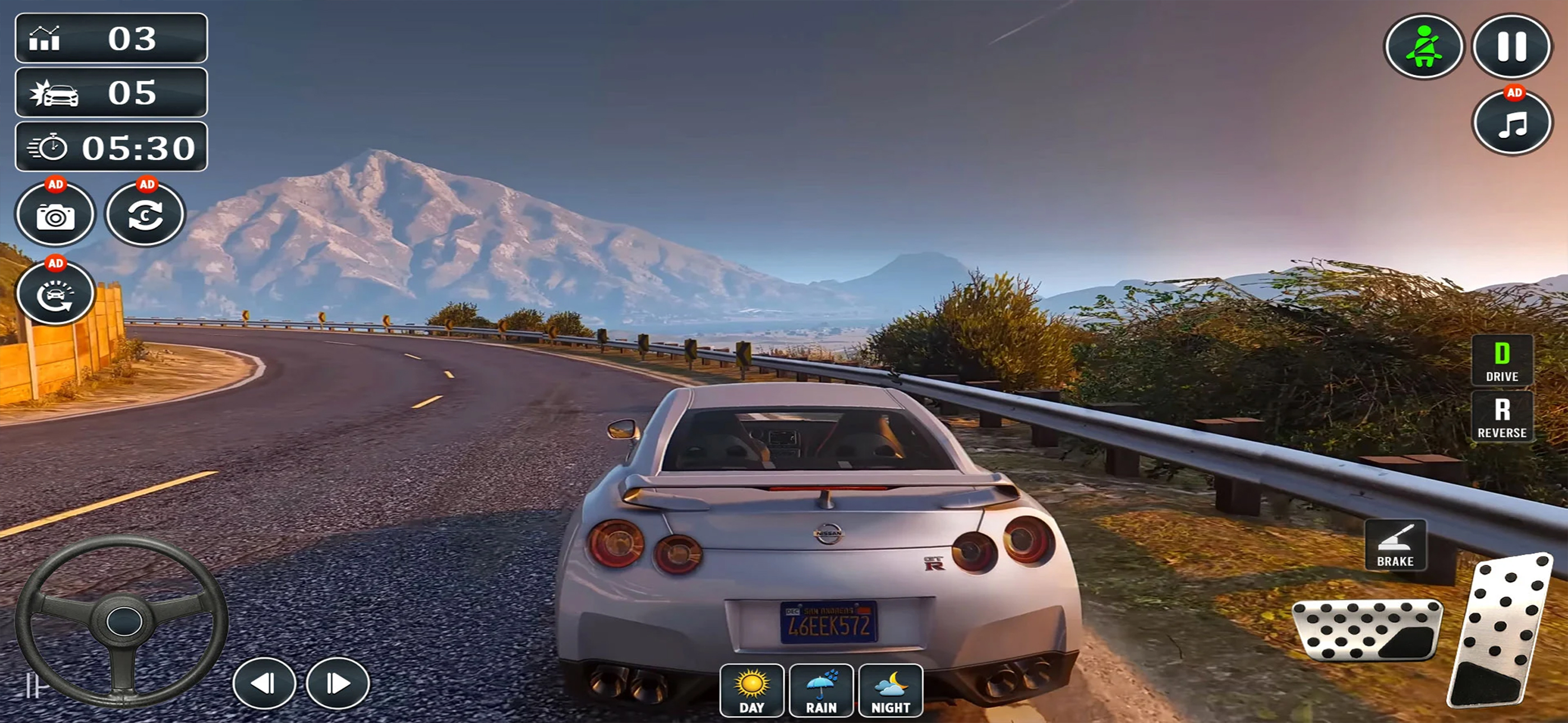Screen dimensions: 1568x723
Task: Hit the wide brake pedal
Action: 1367,630
